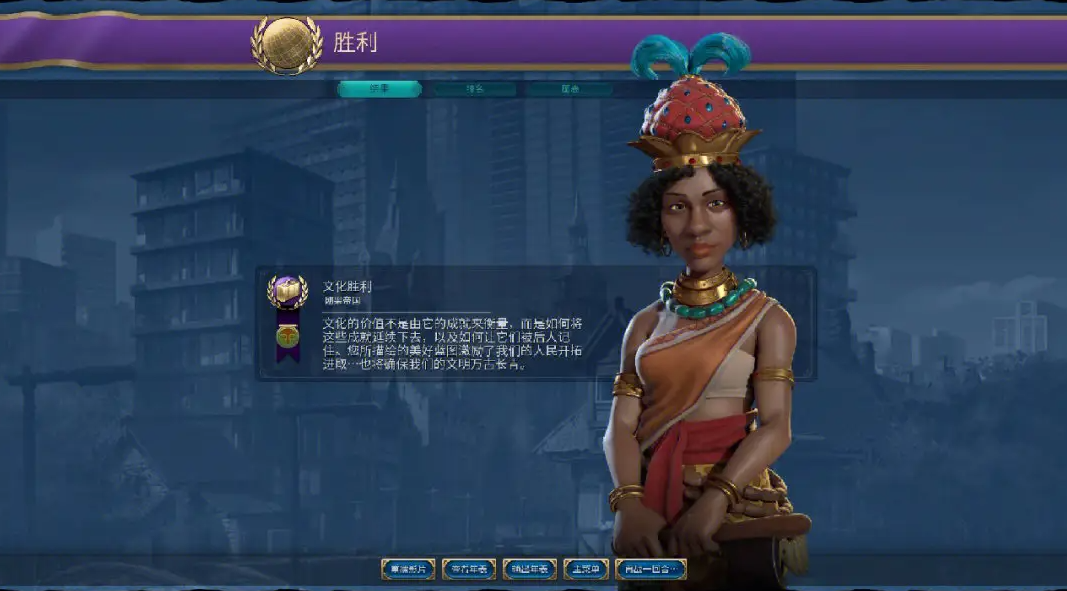
Task: Click the 输出年表 export timeline button
Action: [530, 569]
